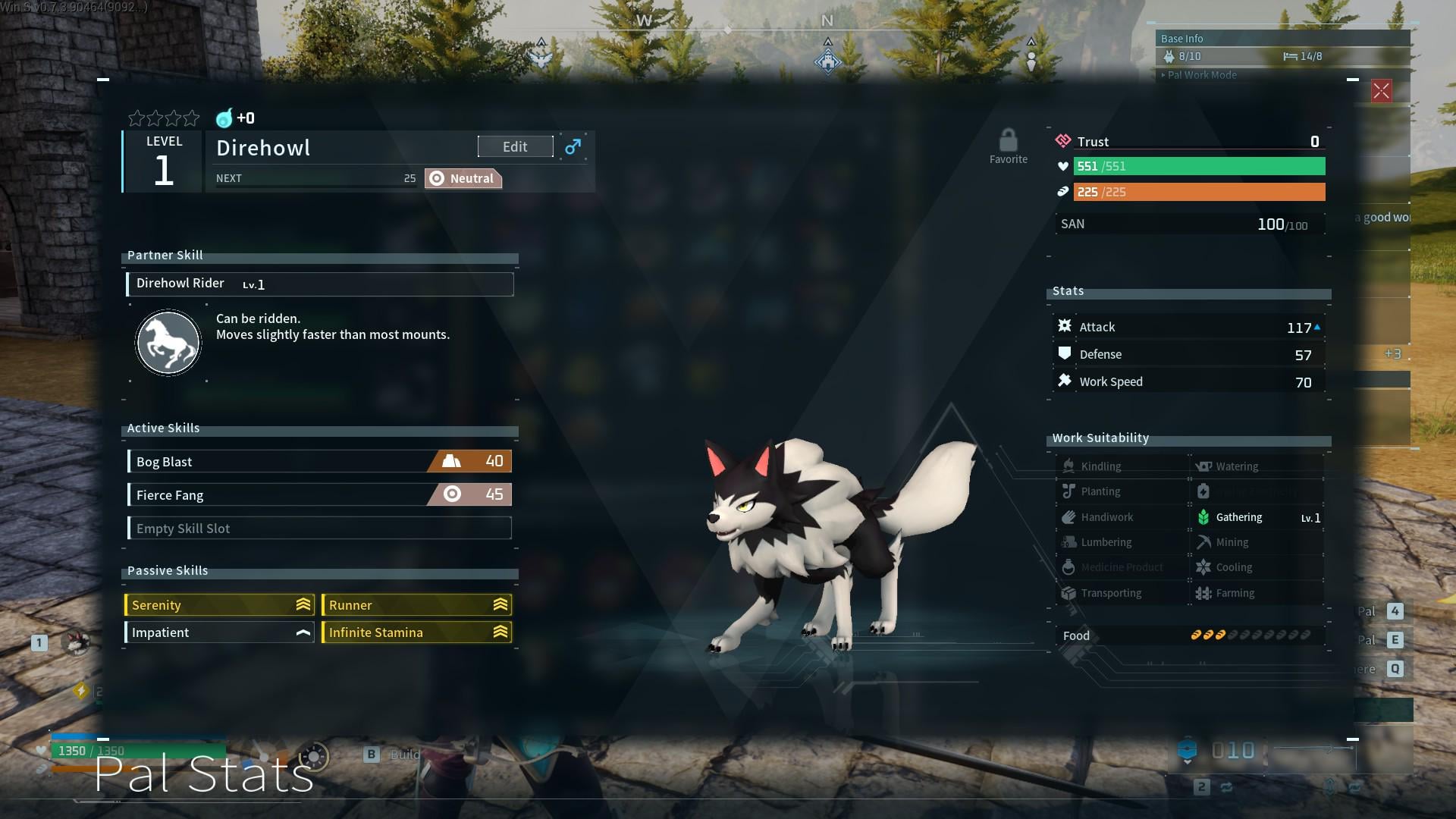Viewport: 1456px width, 819px height.
Task: Choose the Empty Skill Slot
Action: point(319,529)
